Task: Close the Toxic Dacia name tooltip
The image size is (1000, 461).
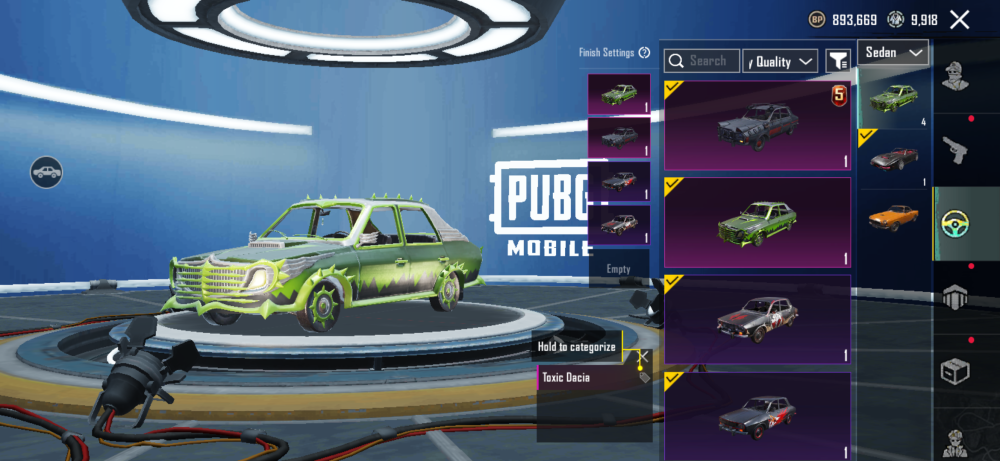Action: point(643,356)
